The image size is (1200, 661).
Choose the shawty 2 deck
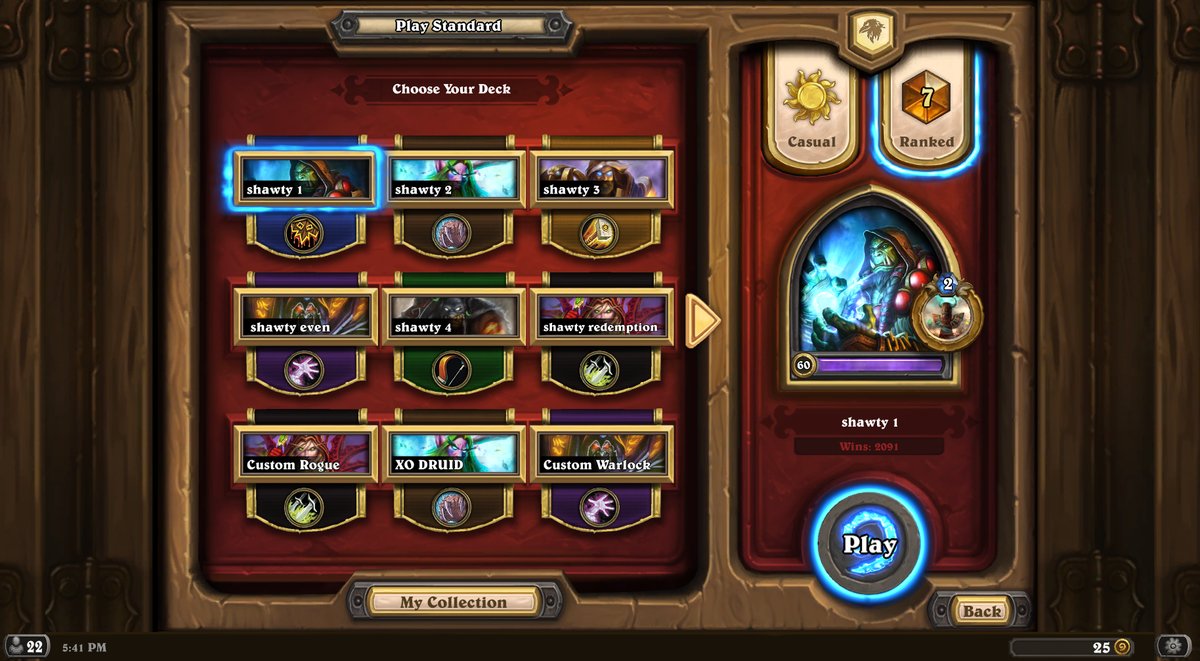coord(453,179)
